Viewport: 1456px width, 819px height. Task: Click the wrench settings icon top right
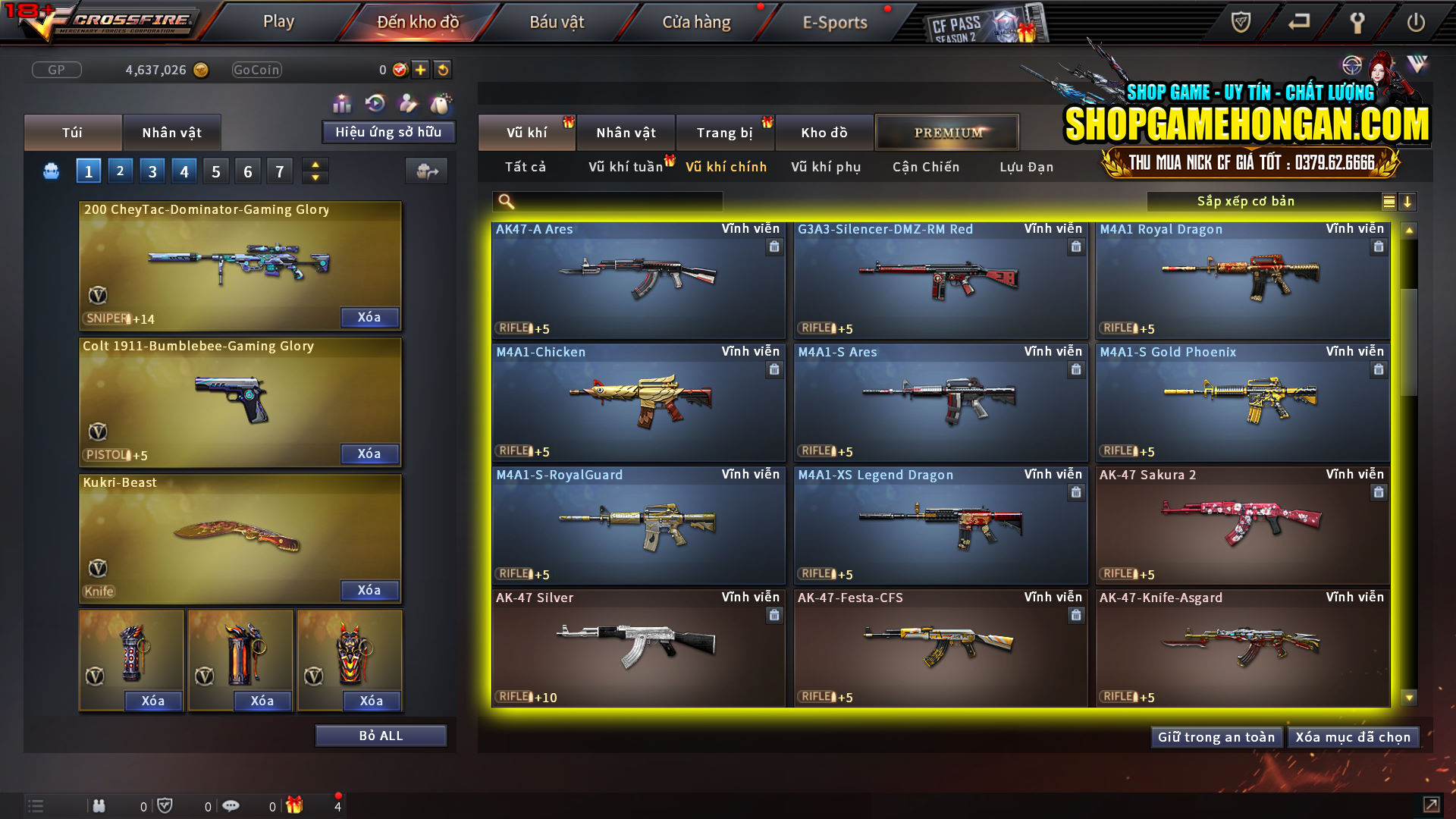click(1357, 22)
